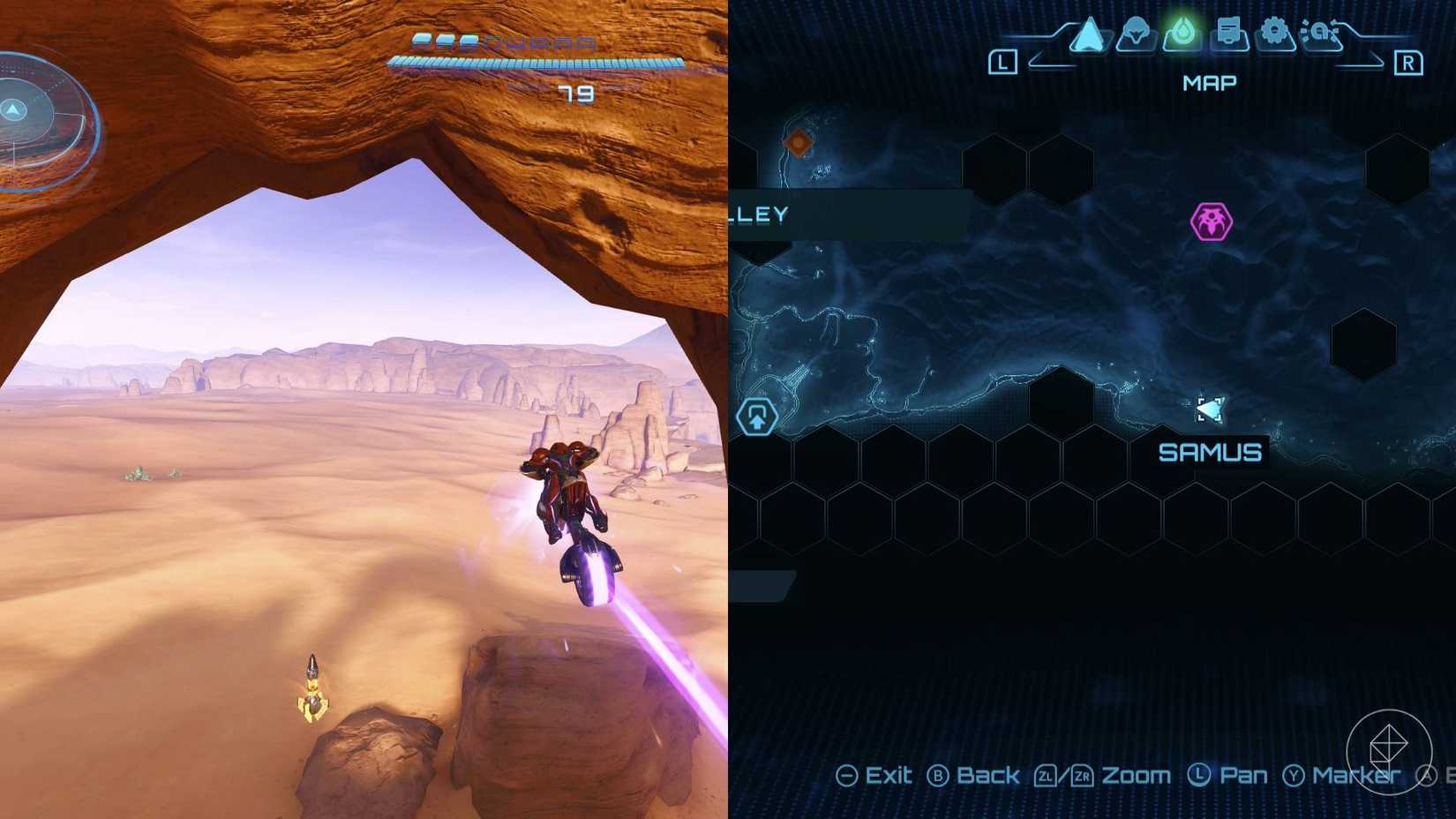Toggle the L shoulder button indicator

click(x=1002, y=63)
